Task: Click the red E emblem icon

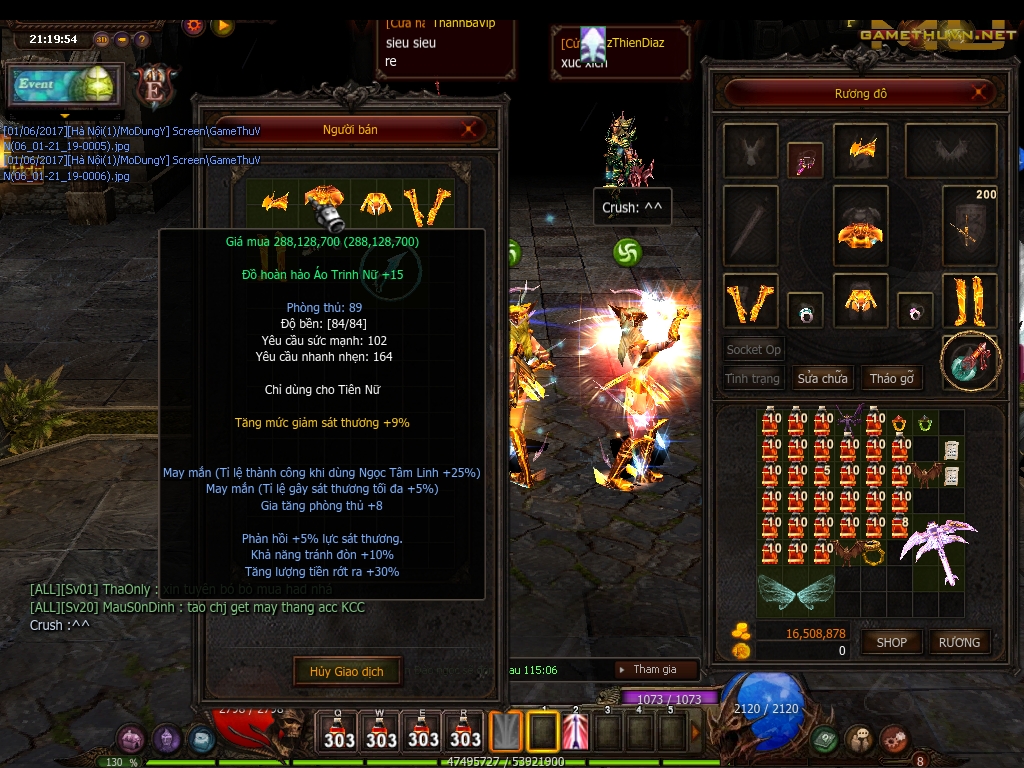Action: [155, 85]
